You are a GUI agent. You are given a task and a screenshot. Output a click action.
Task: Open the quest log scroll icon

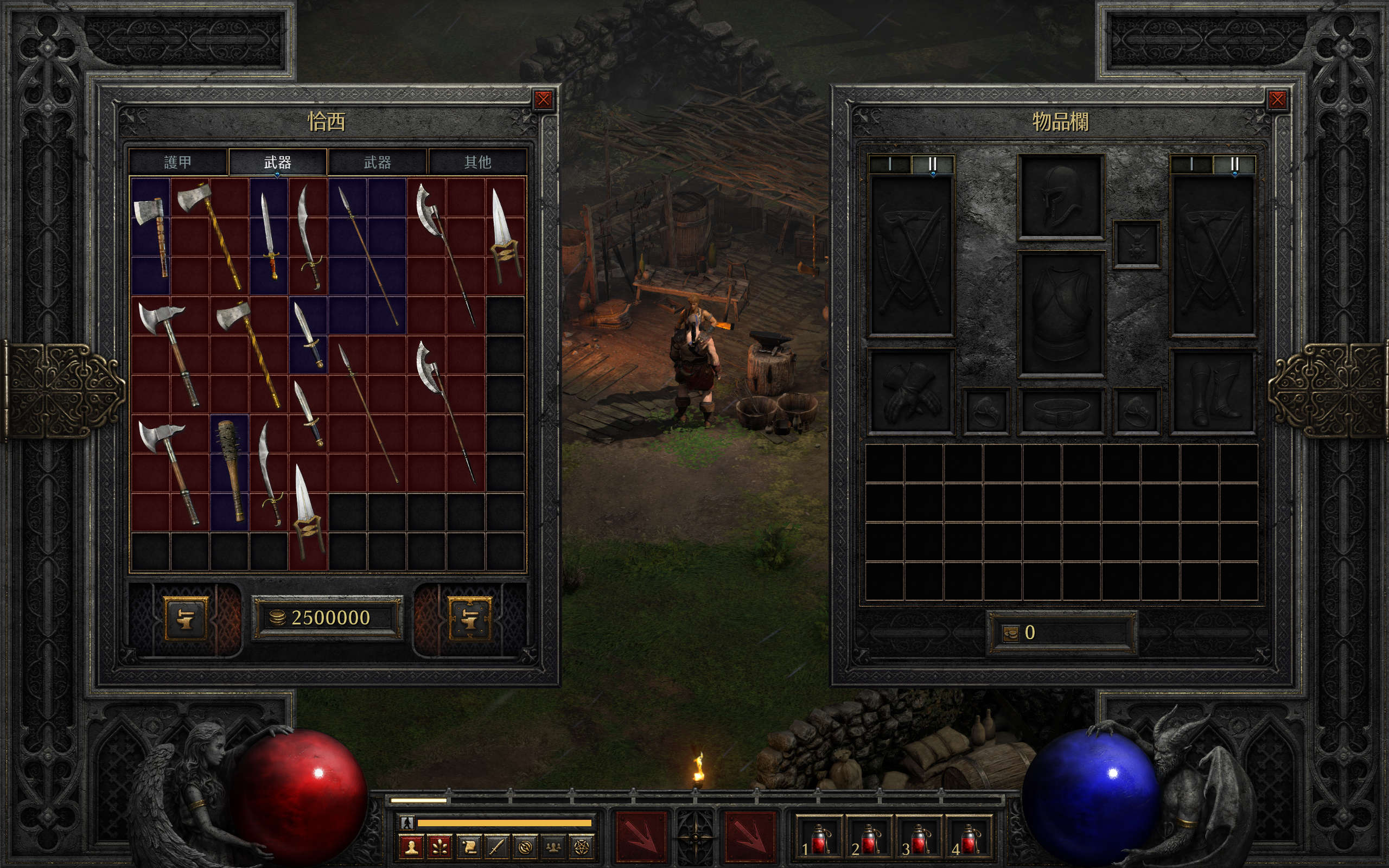[x=468, y=847]
